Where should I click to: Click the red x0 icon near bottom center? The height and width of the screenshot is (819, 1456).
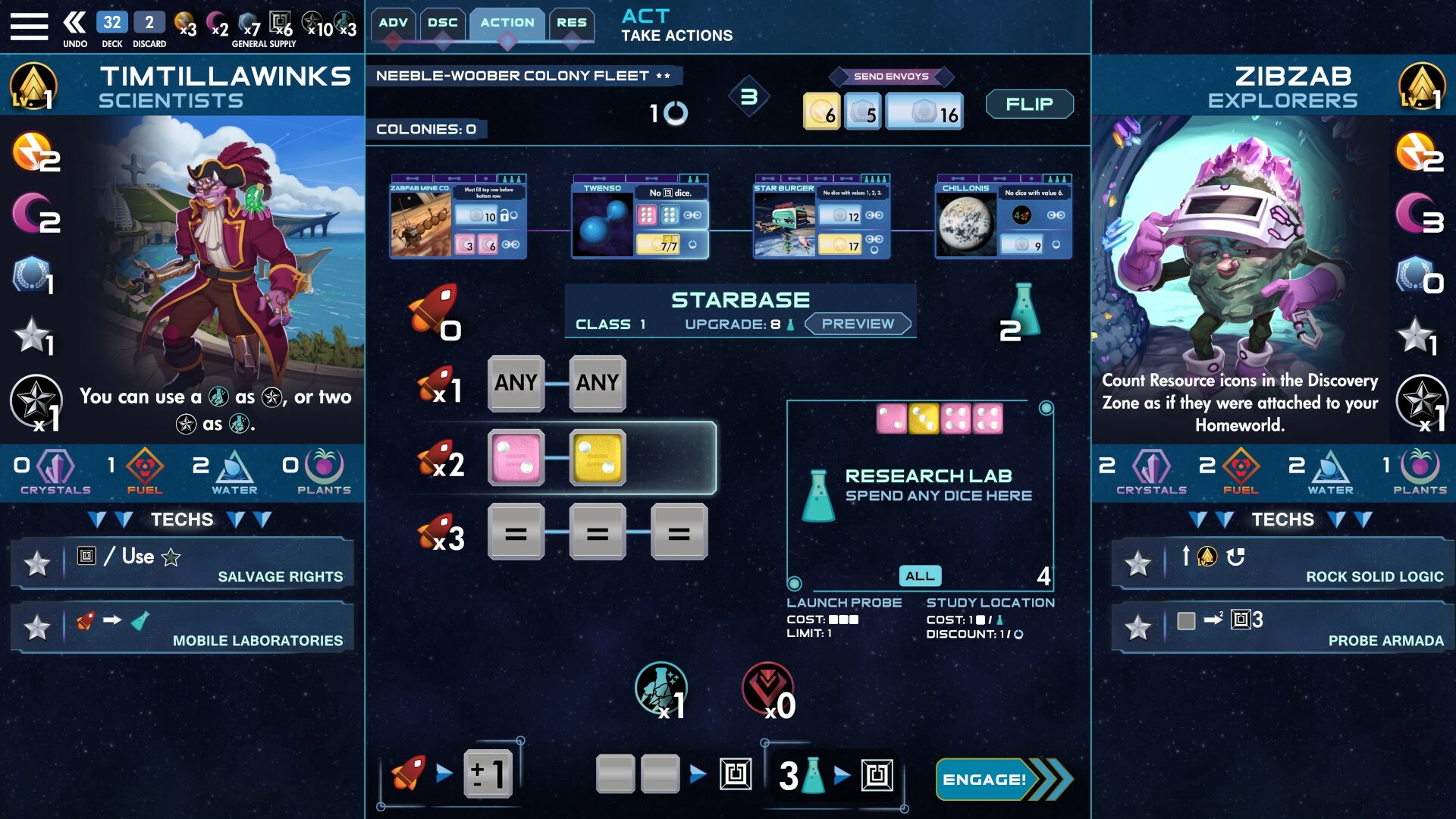click(767, 689)
